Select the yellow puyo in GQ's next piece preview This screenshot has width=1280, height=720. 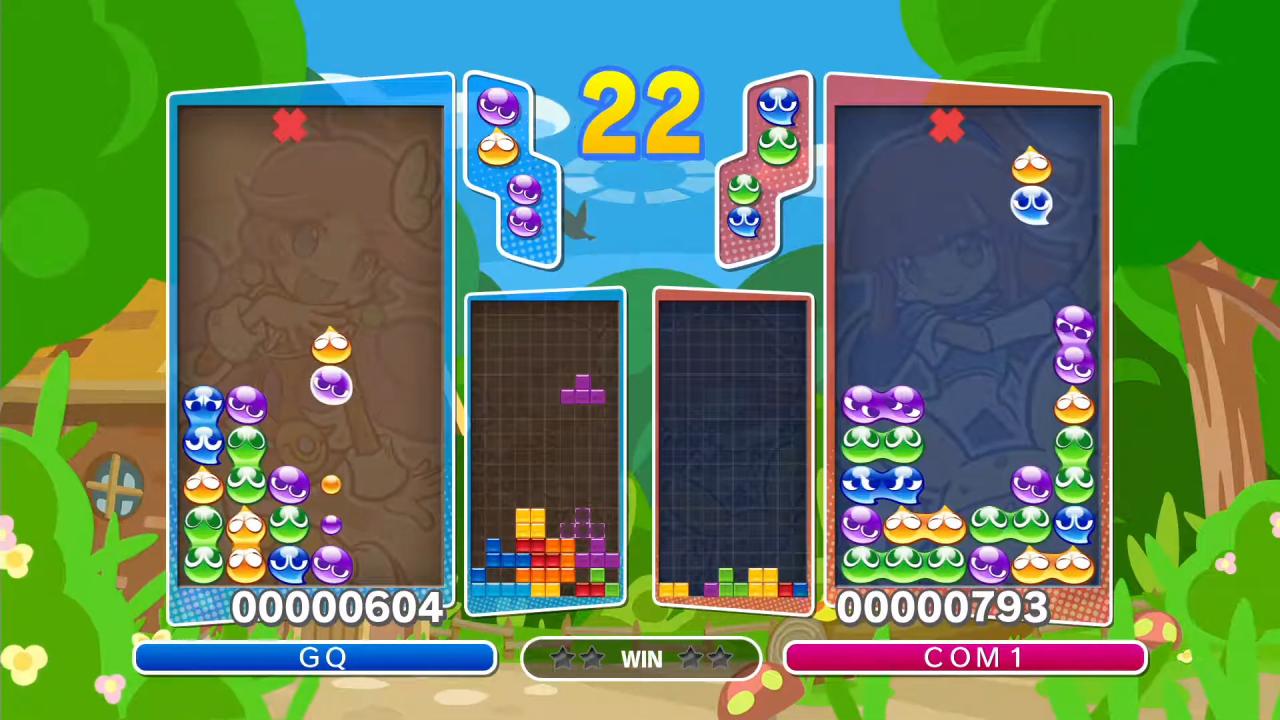coord(500,145)
